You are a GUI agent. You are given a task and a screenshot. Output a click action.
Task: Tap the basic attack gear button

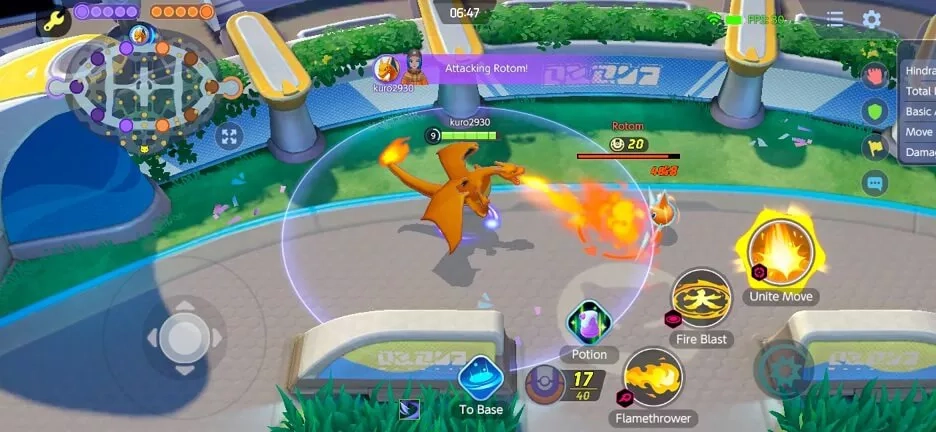tap(783, 369)
